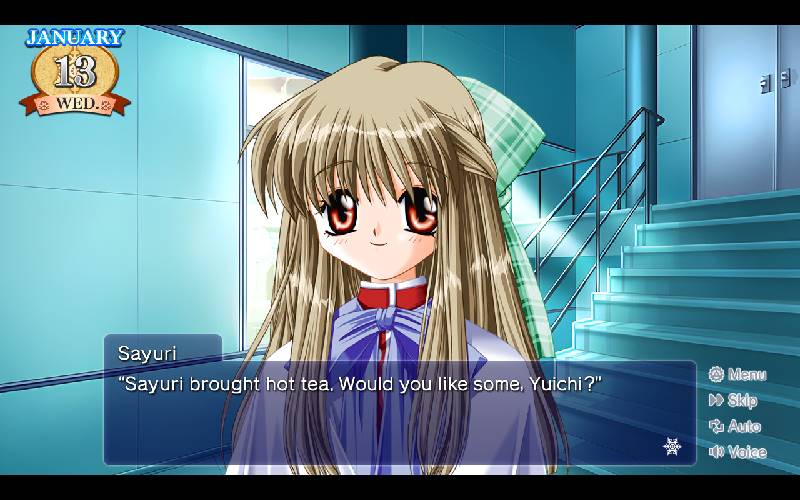
Task: Turn on Auto mode
Action: pyautogui.click(x=735, y=427)
